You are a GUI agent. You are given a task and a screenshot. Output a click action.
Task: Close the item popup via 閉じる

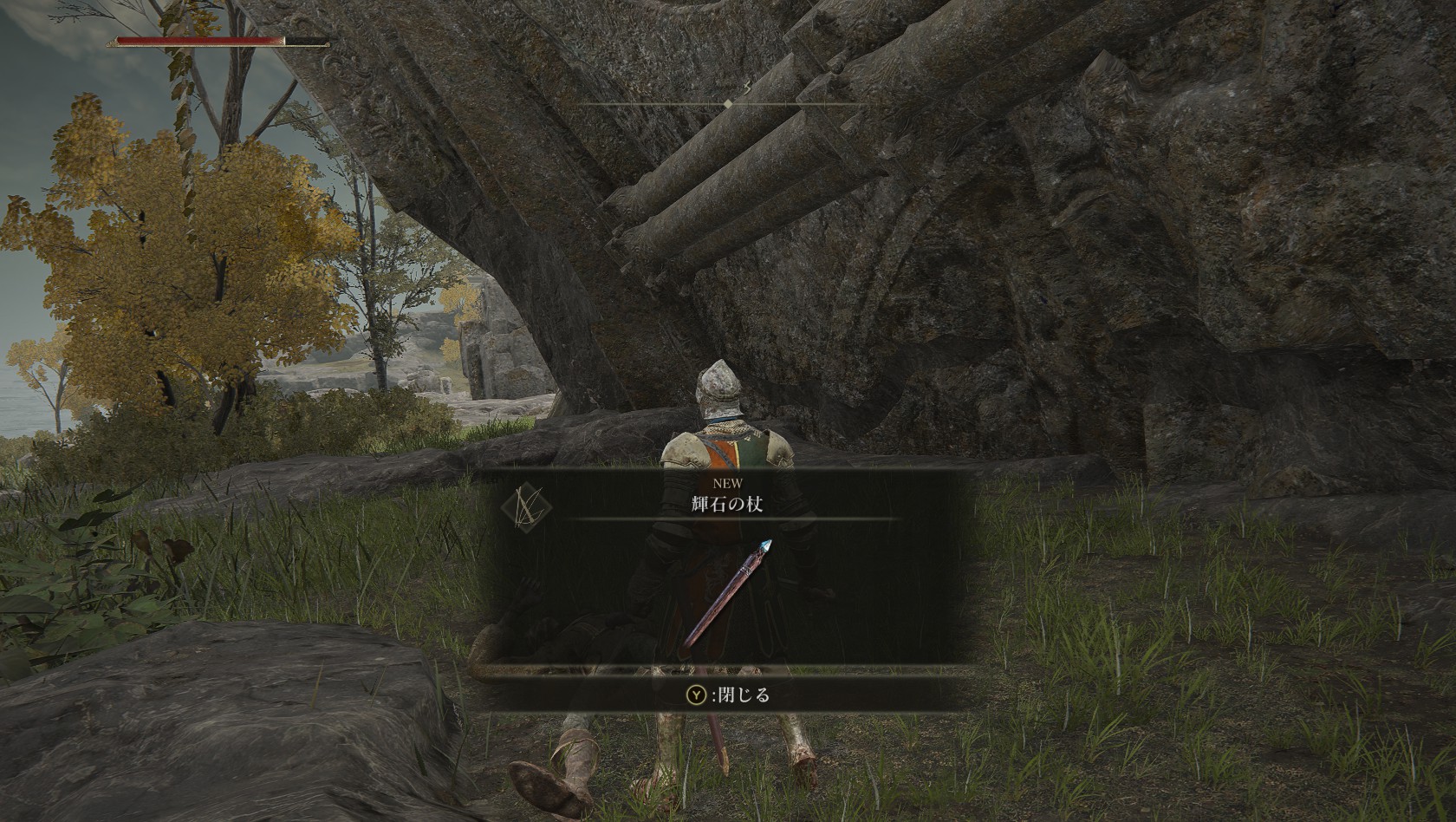(728, 695)
